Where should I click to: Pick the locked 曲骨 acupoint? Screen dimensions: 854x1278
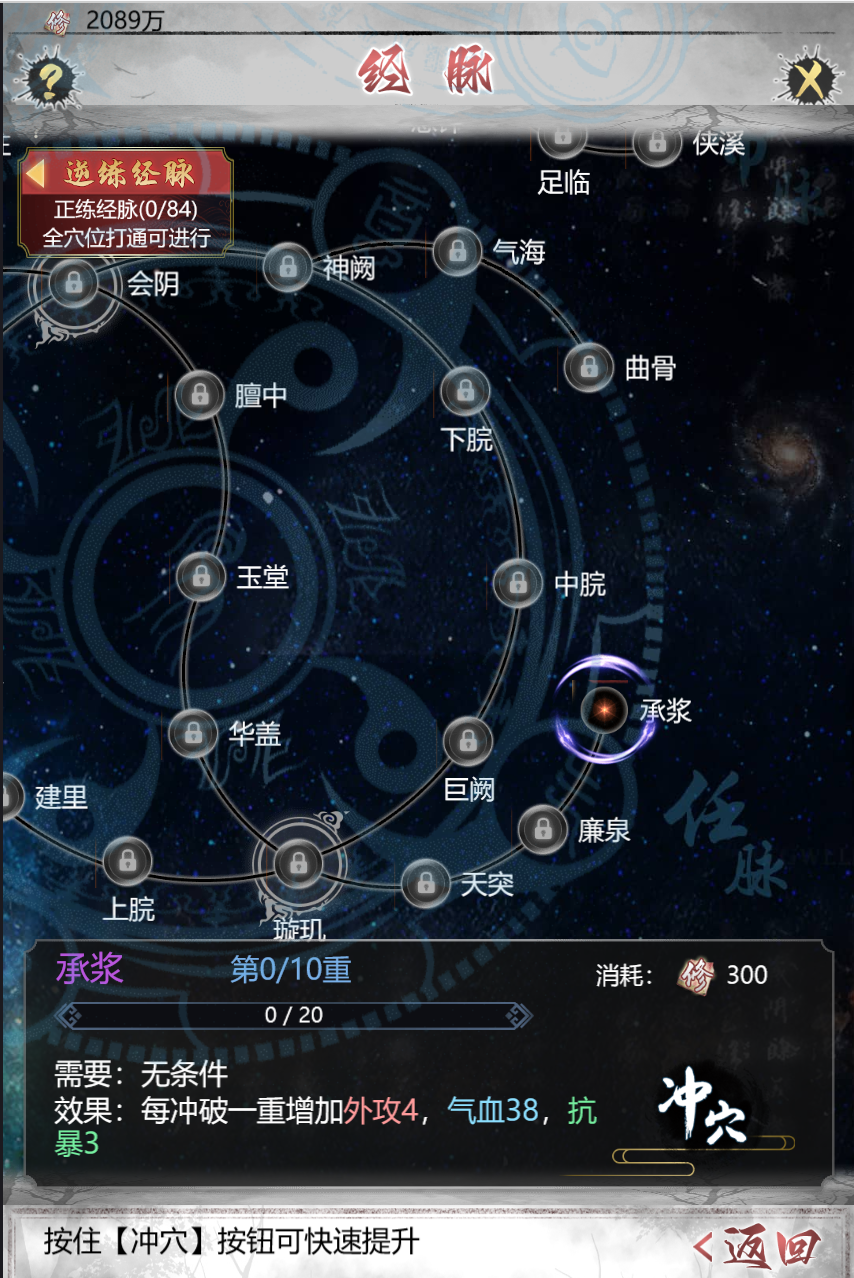pyautogui.click(x=589, y=367)
